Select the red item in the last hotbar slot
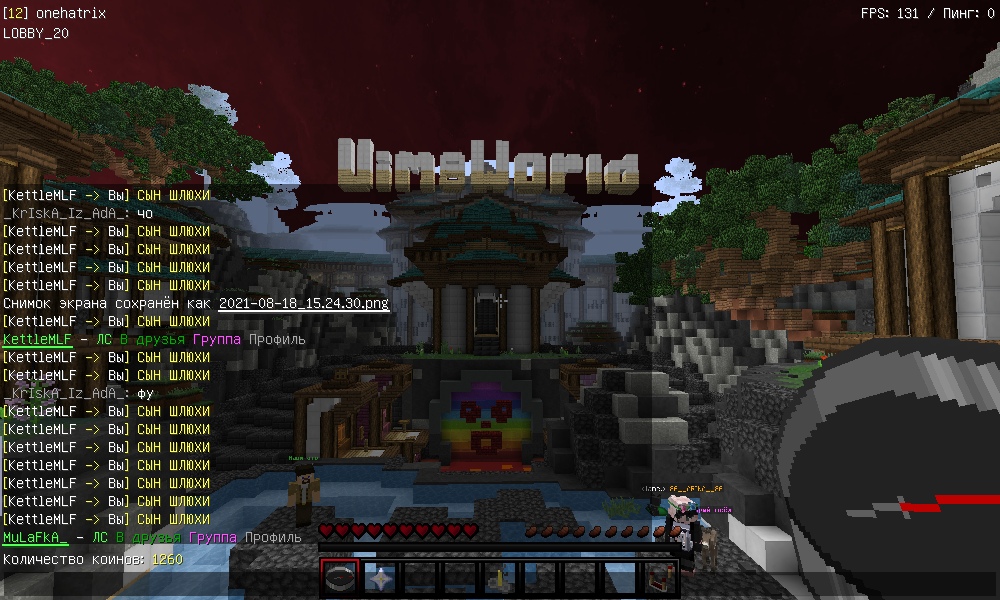1000x600 pixels. [659, 578]
